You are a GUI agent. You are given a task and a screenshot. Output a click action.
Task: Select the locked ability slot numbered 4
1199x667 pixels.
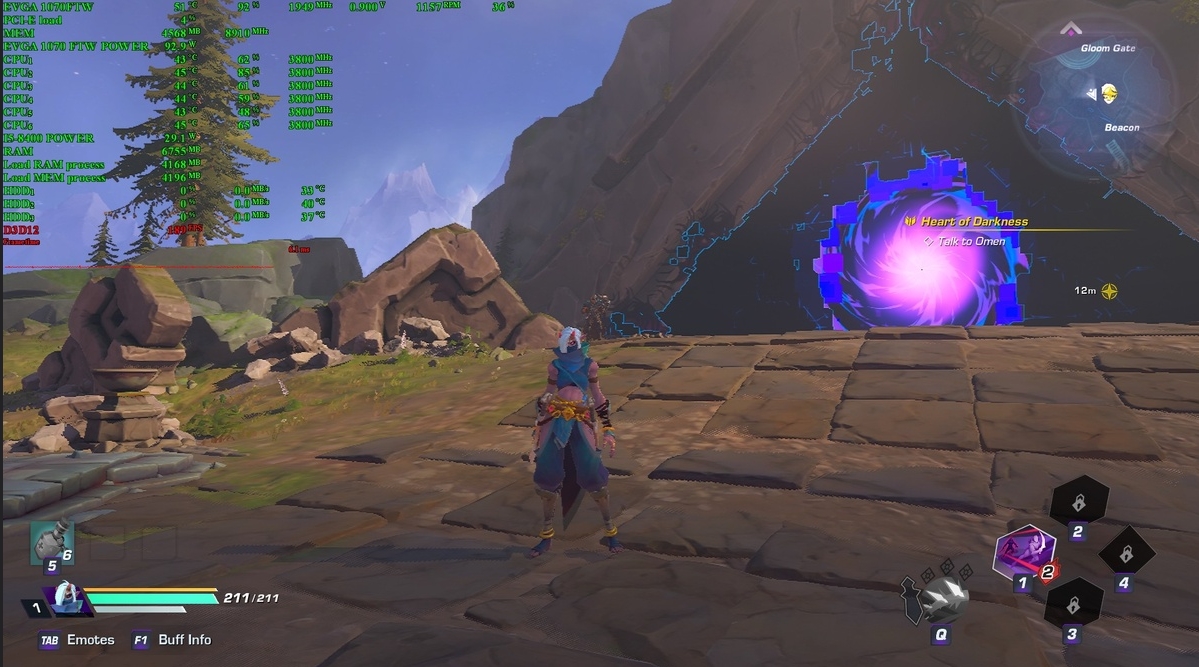point(1126,553)
